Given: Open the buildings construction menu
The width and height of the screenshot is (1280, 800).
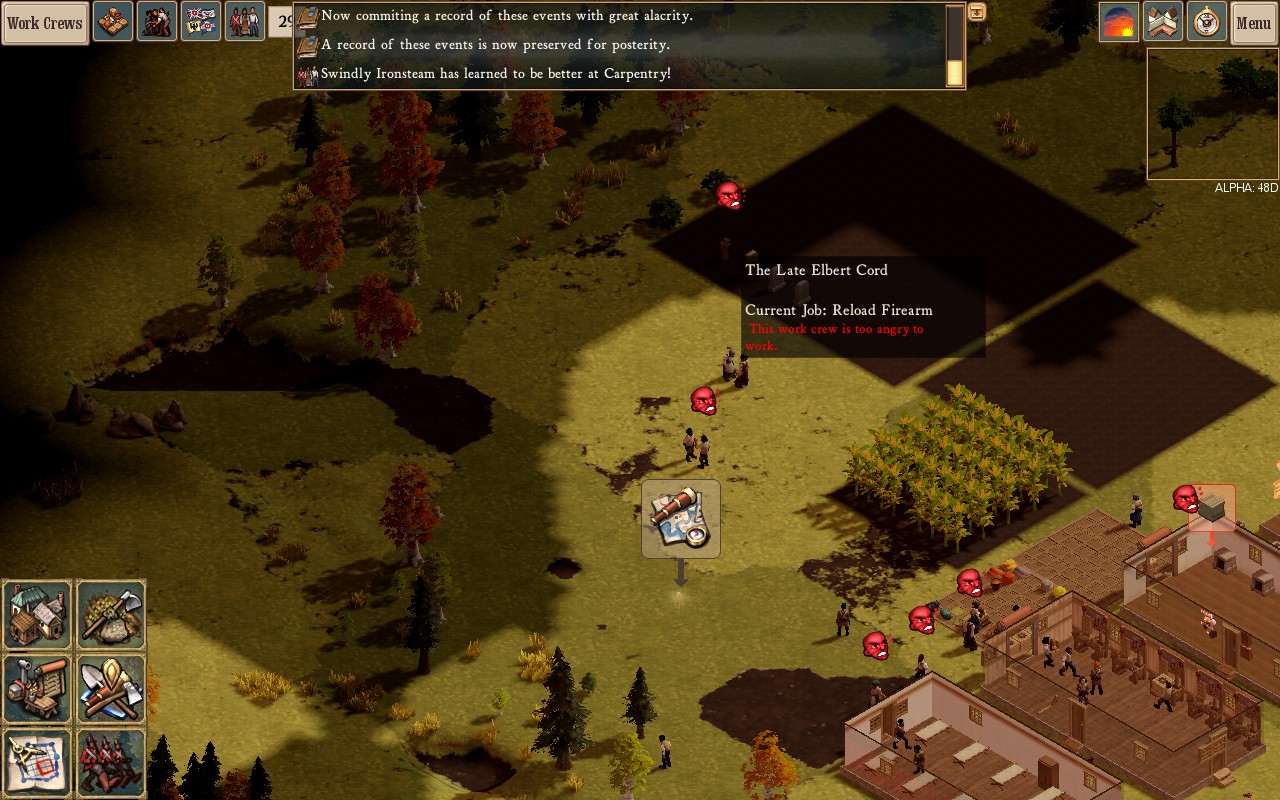Looking at the screenshot, I should 38,615.
